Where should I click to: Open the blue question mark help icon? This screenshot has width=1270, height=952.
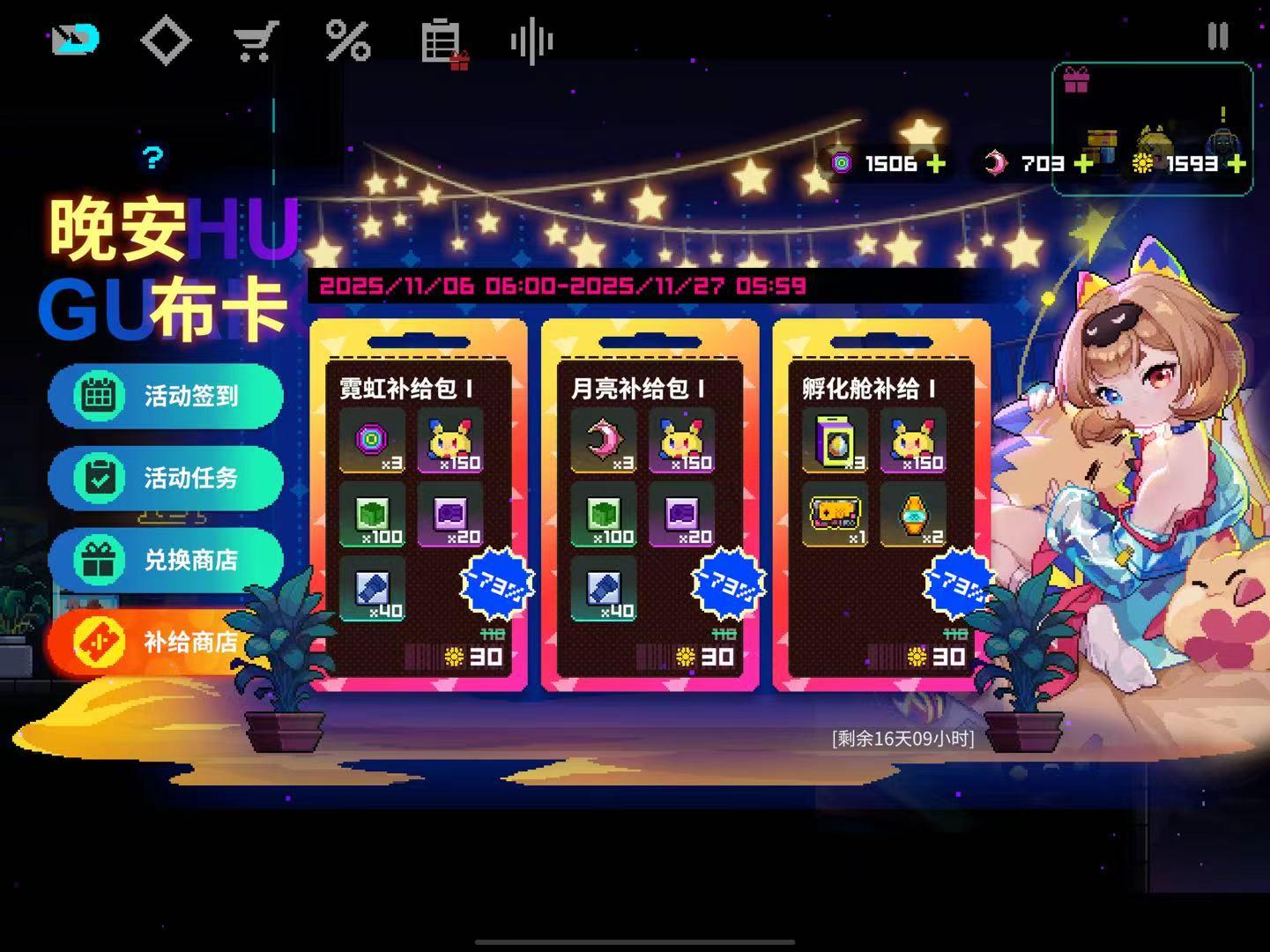pyautogui.click(x=152, y=159)
